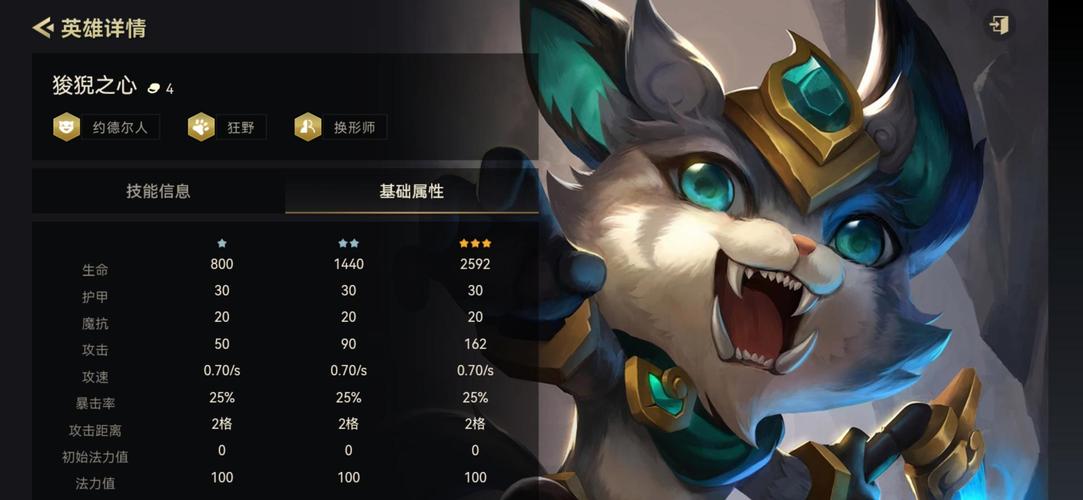Select the 基础属性 tab
The height and width of the screenshot is (500, 1083).
coord(411,191)
